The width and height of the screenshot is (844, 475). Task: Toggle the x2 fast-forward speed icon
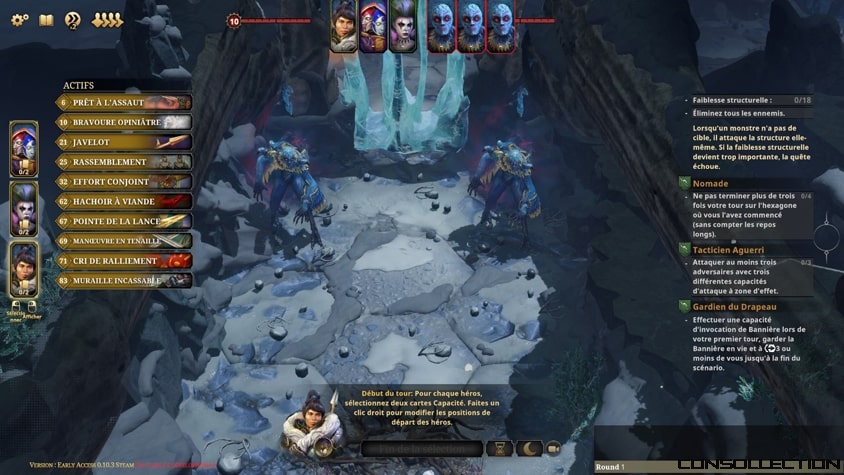72,20
